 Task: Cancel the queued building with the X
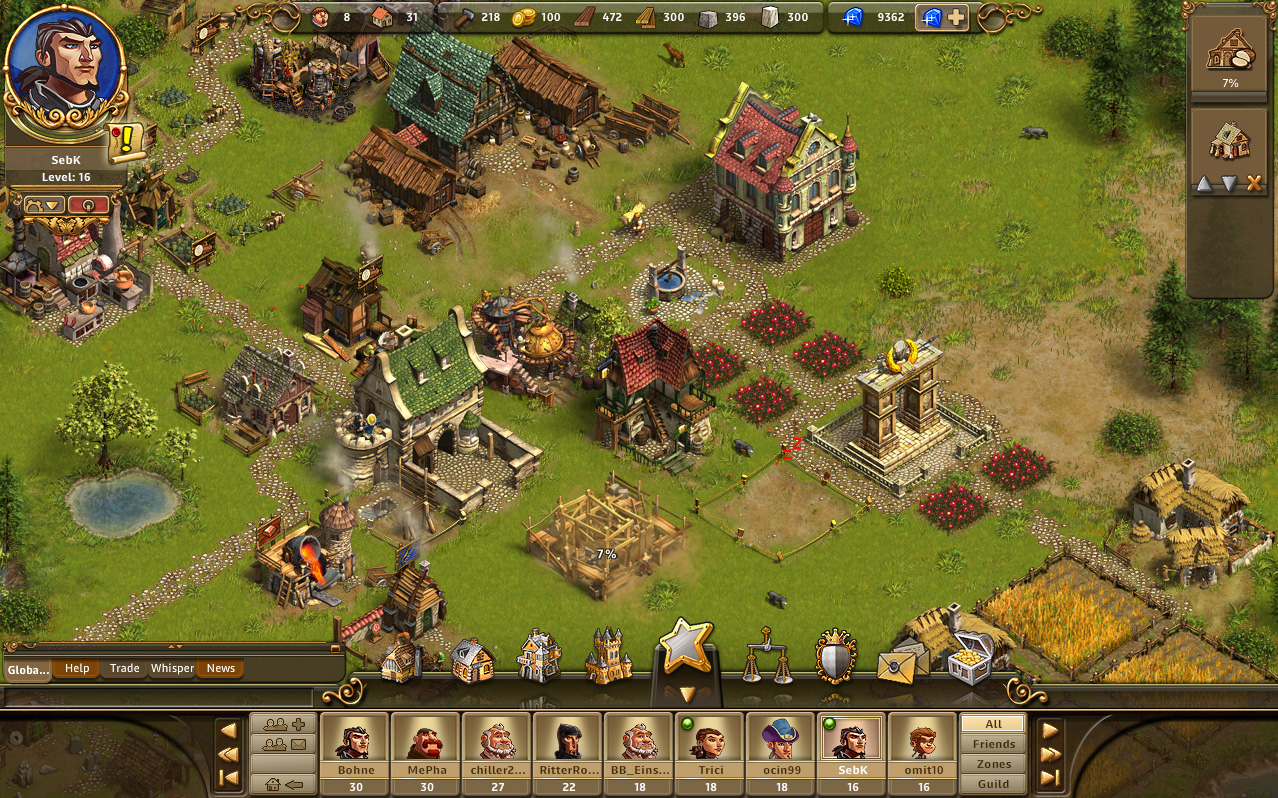coord(1254,183)
